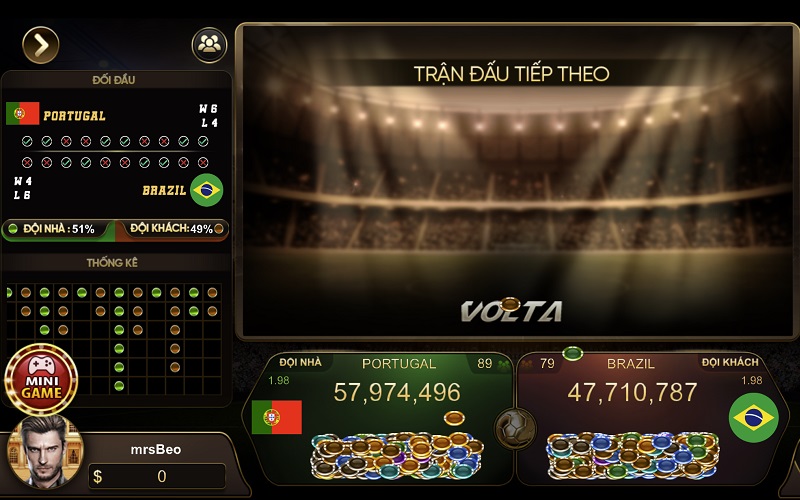Viewport: 800px width, 500px height.
Task: Select the Đối Đầu head-to-head panel
Action: tap(117, 150)
